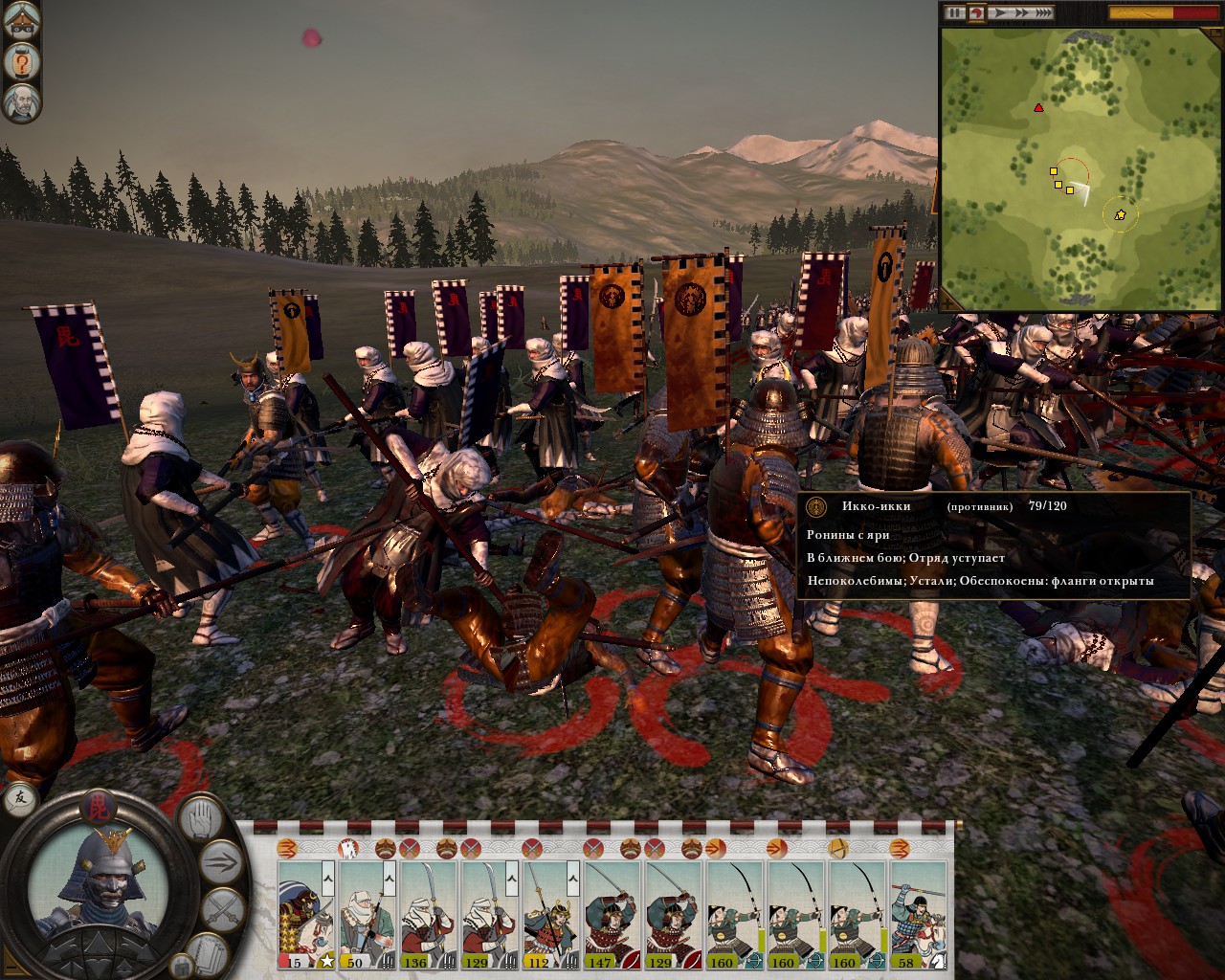Click the small ammunition icon below the radial buttons
The image size is (1225, 980).
[x=182, y=965]
